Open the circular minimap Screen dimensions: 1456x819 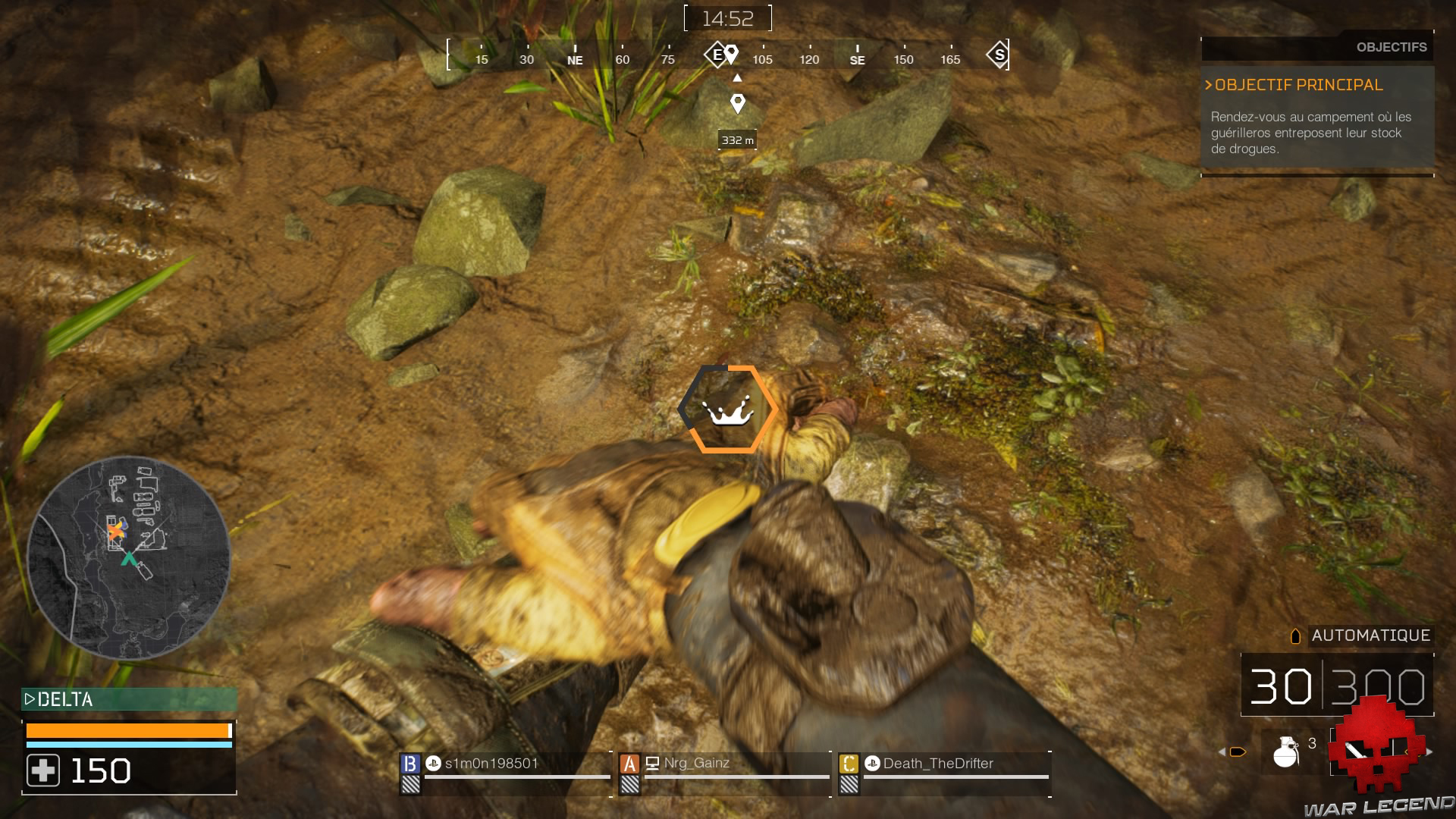click(x=128, y=557)
